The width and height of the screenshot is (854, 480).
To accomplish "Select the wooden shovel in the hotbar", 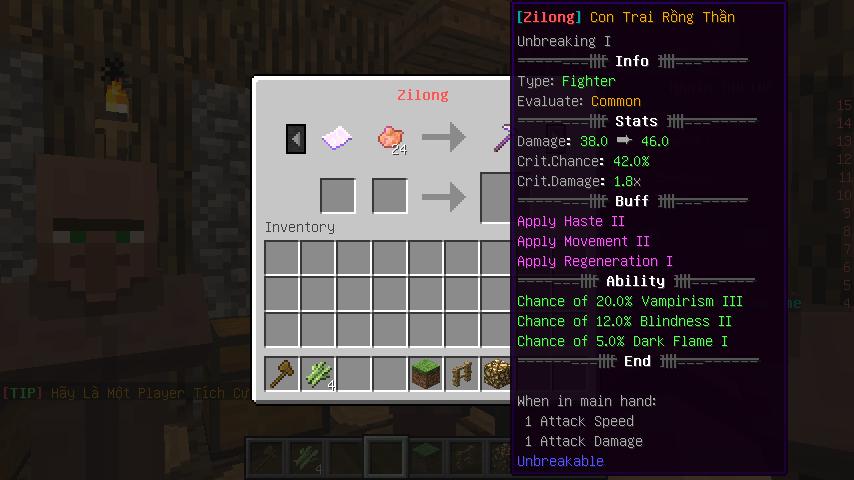I will click(282, 374).
